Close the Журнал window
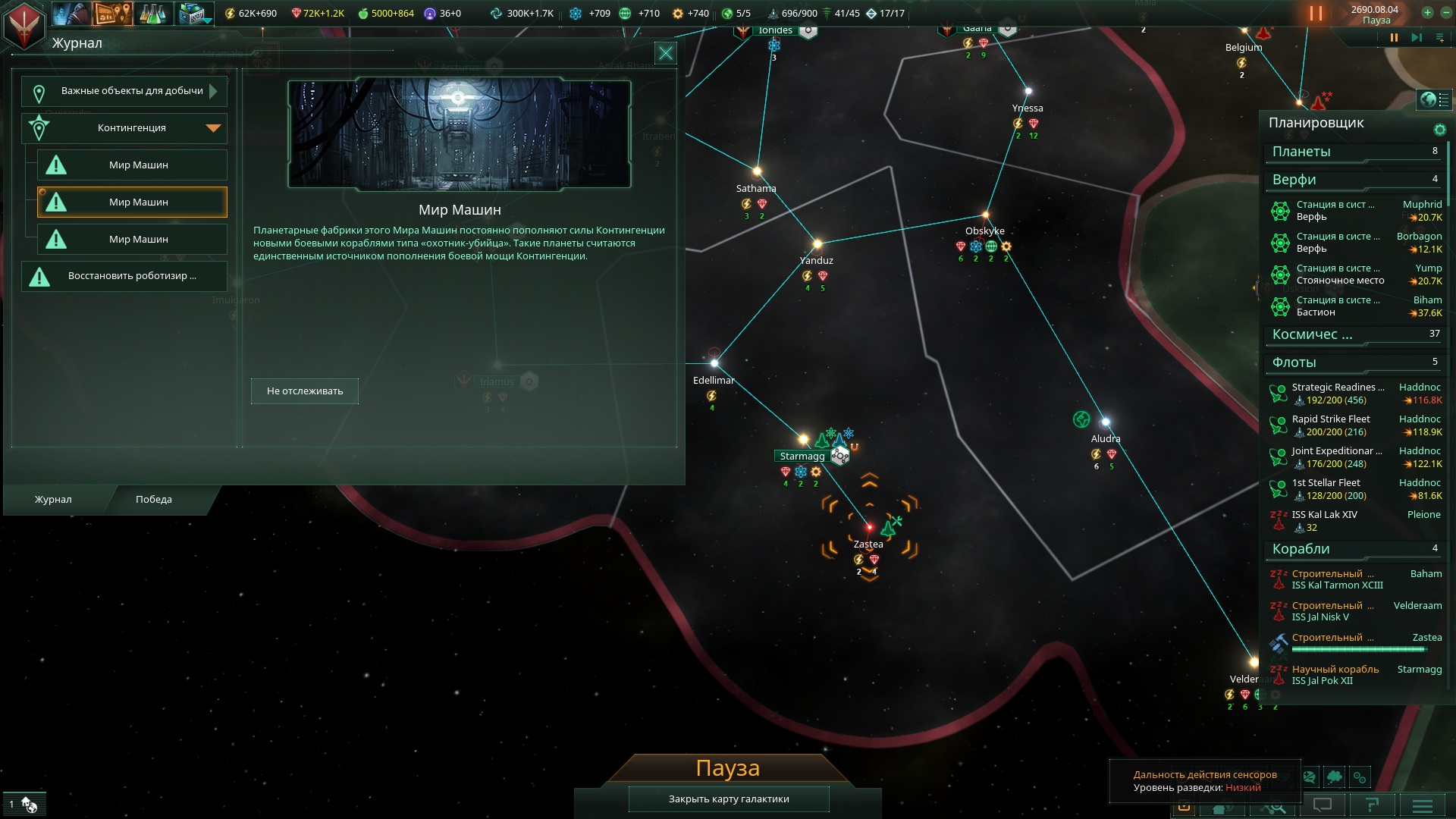This screenshot has width=1456, height=819. pos(665,53)
